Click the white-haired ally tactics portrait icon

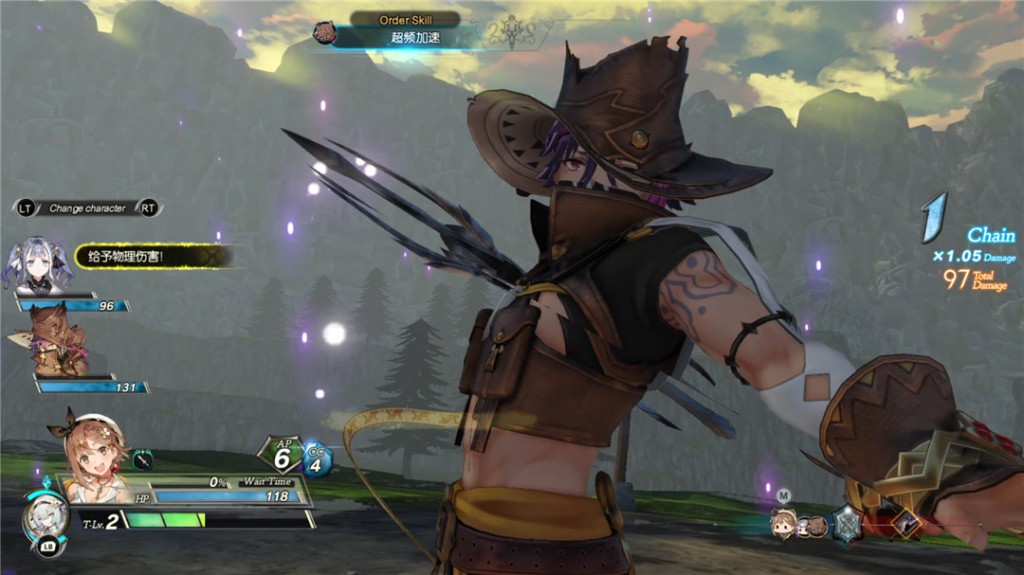point(45,513)
